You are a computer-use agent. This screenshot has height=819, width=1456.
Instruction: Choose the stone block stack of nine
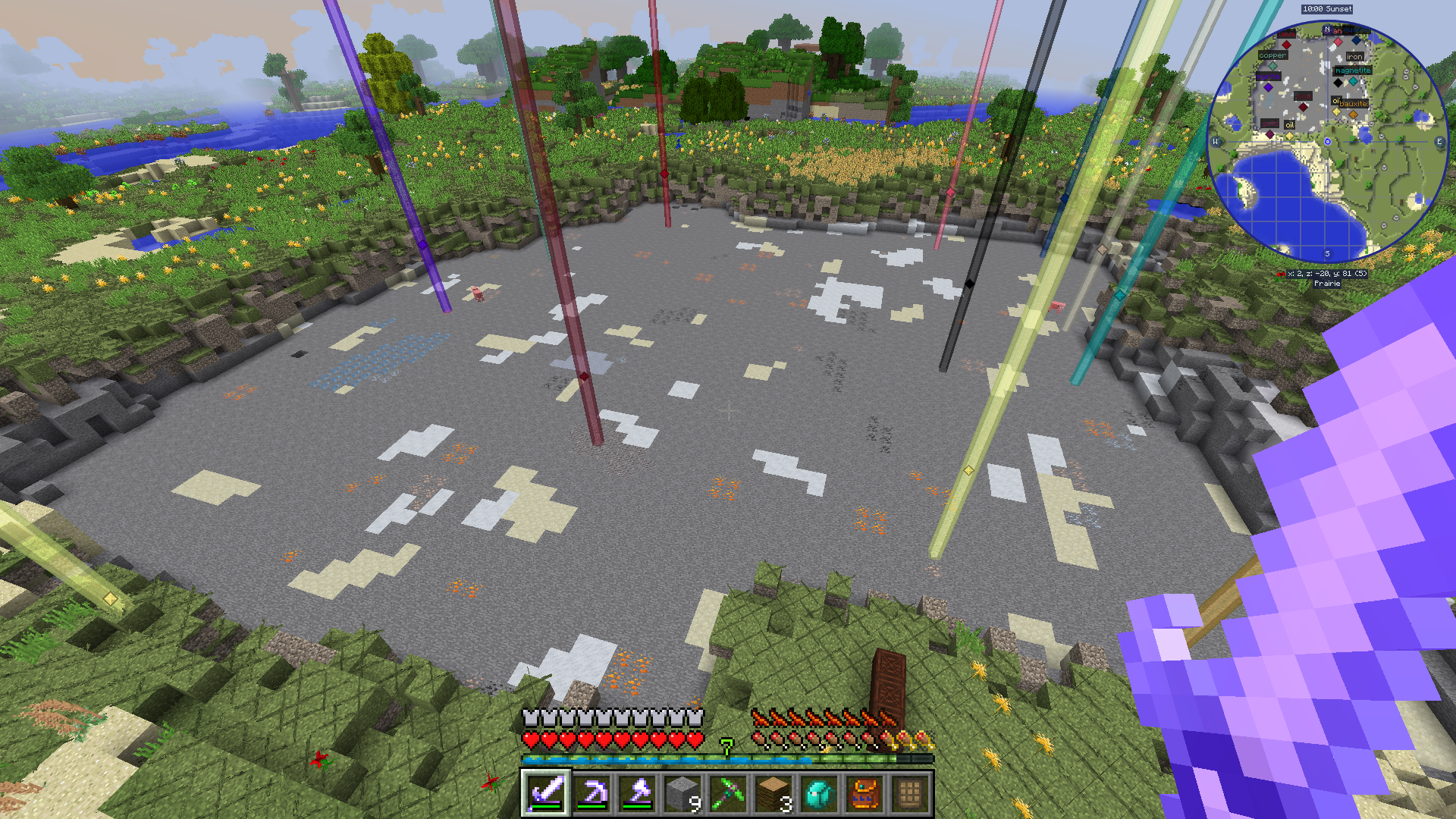[682, 793]
